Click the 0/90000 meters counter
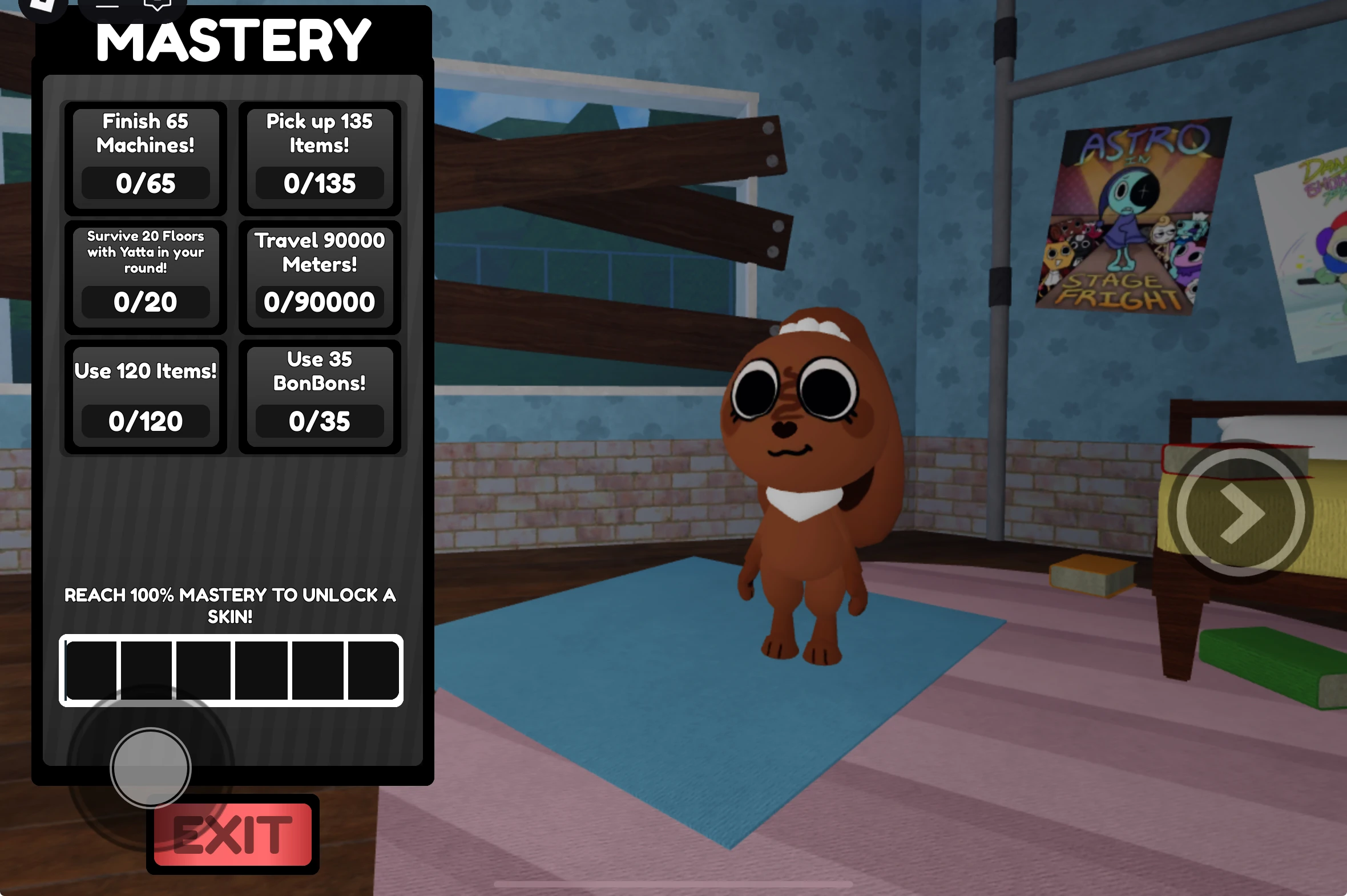Image resolution: width=1347 pixels, height=896 pixels. click(x=319, y=302)
